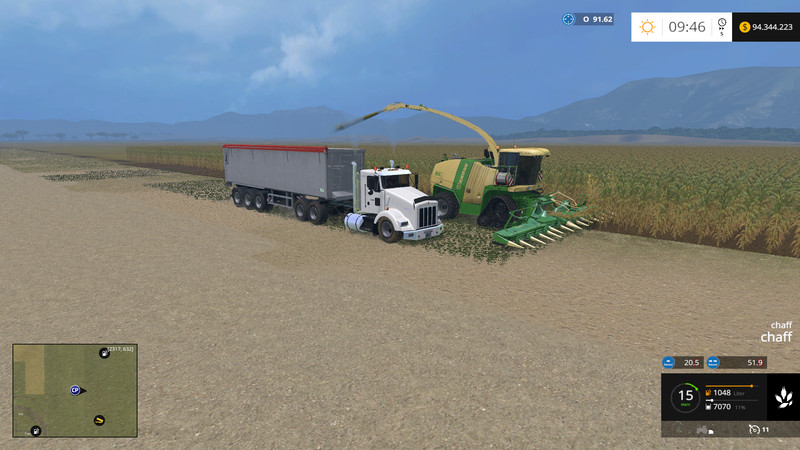Select the compass crosshair icon
Viewport: 800px width, 450px height.
point(569,19)
